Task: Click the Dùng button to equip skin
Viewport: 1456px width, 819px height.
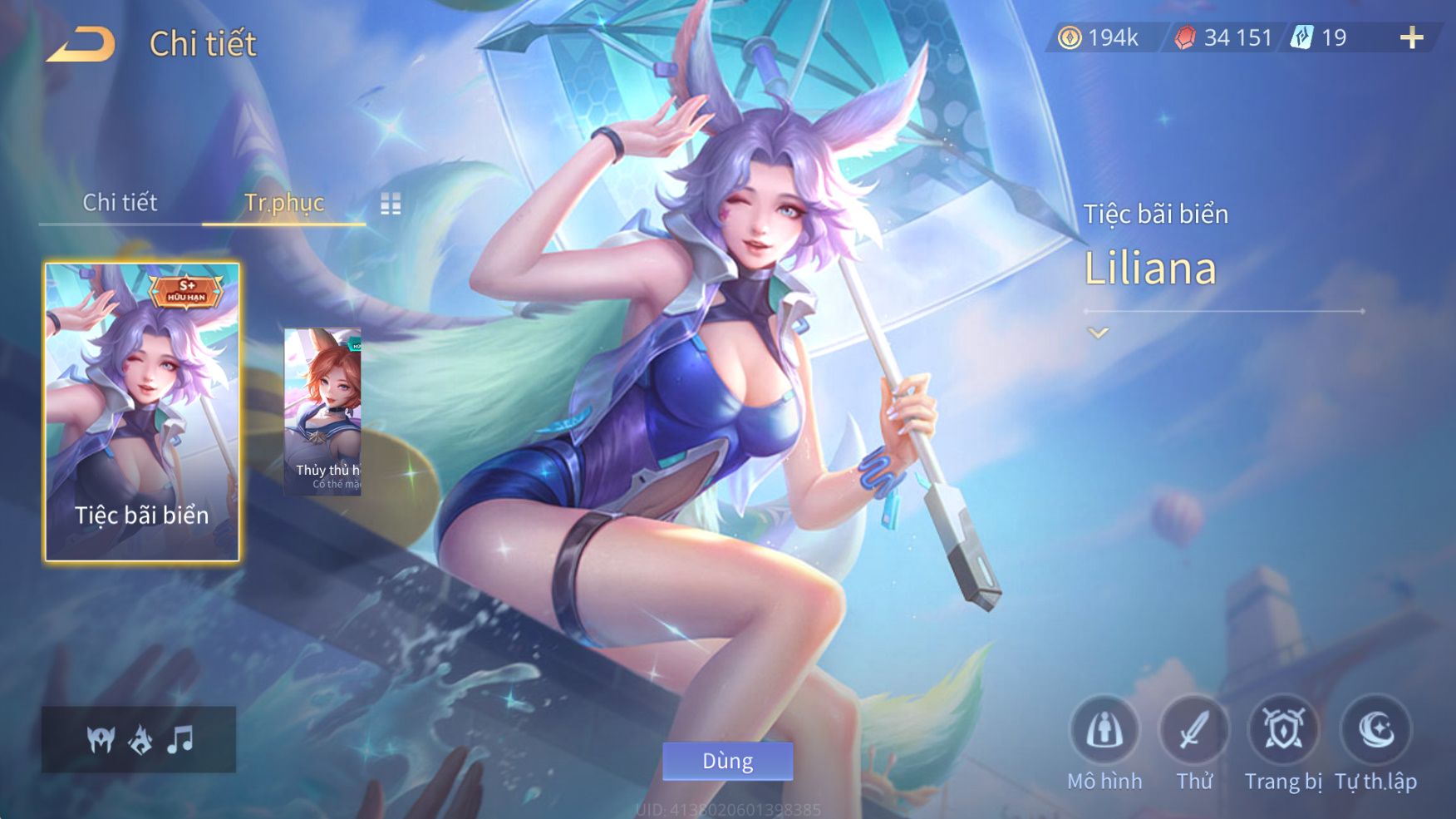Action: click(x=727, y=761)
